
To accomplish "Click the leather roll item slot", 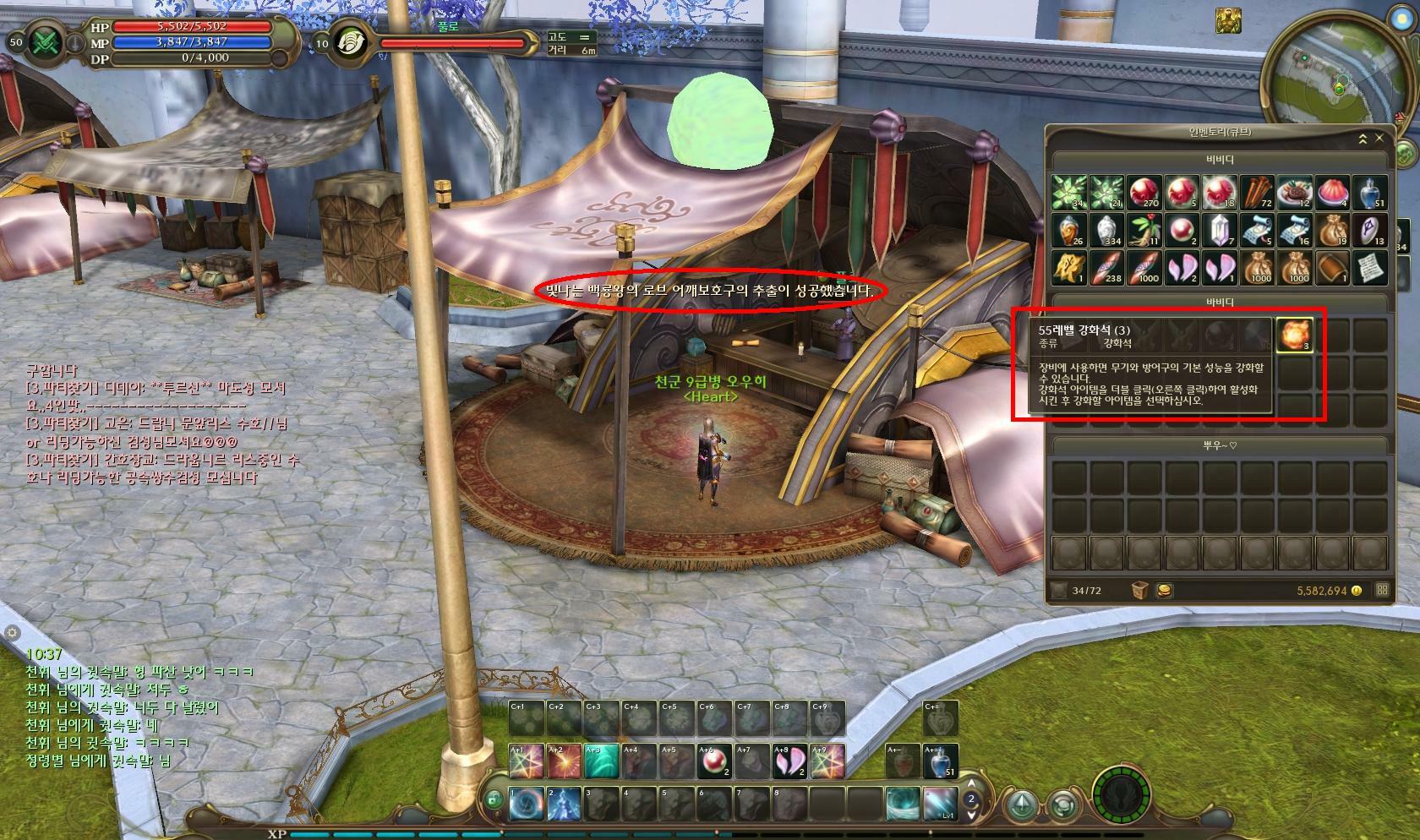I will [1332, 267].
